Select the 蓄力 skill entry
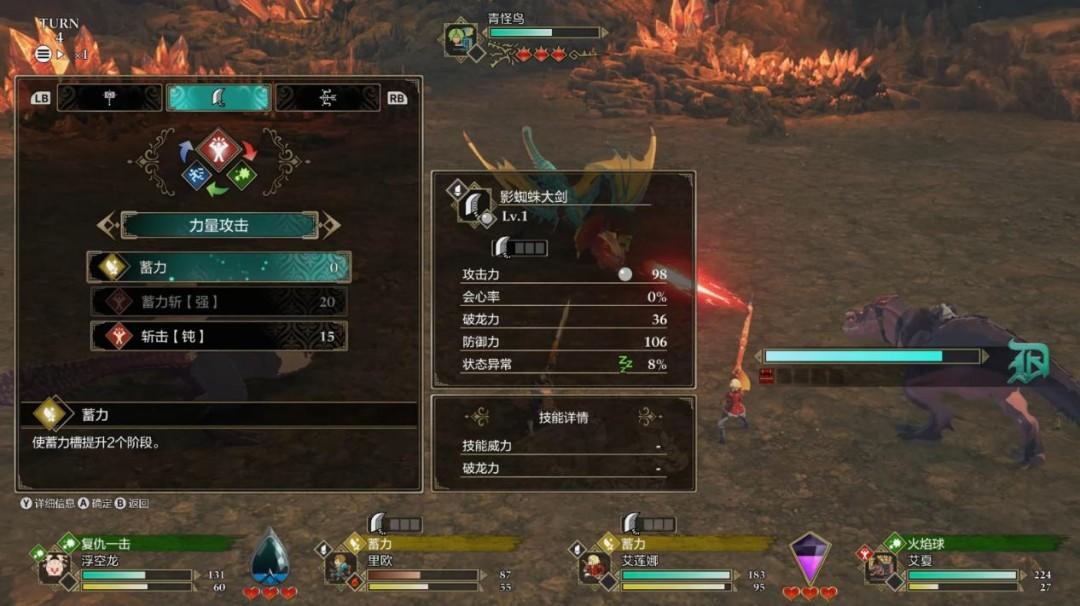 point(219,267)
